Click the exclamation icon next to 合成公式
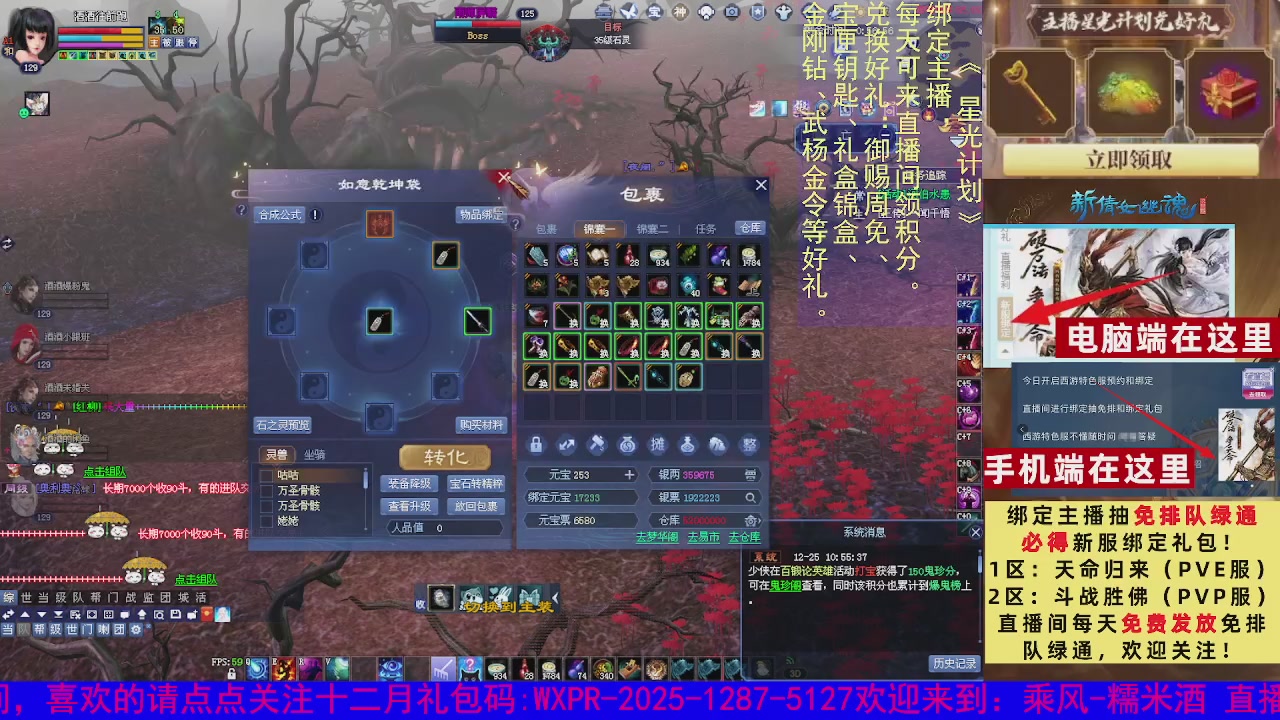Image resolution: width=1280 pixels, height=720 pixels. tap(318, 214)
